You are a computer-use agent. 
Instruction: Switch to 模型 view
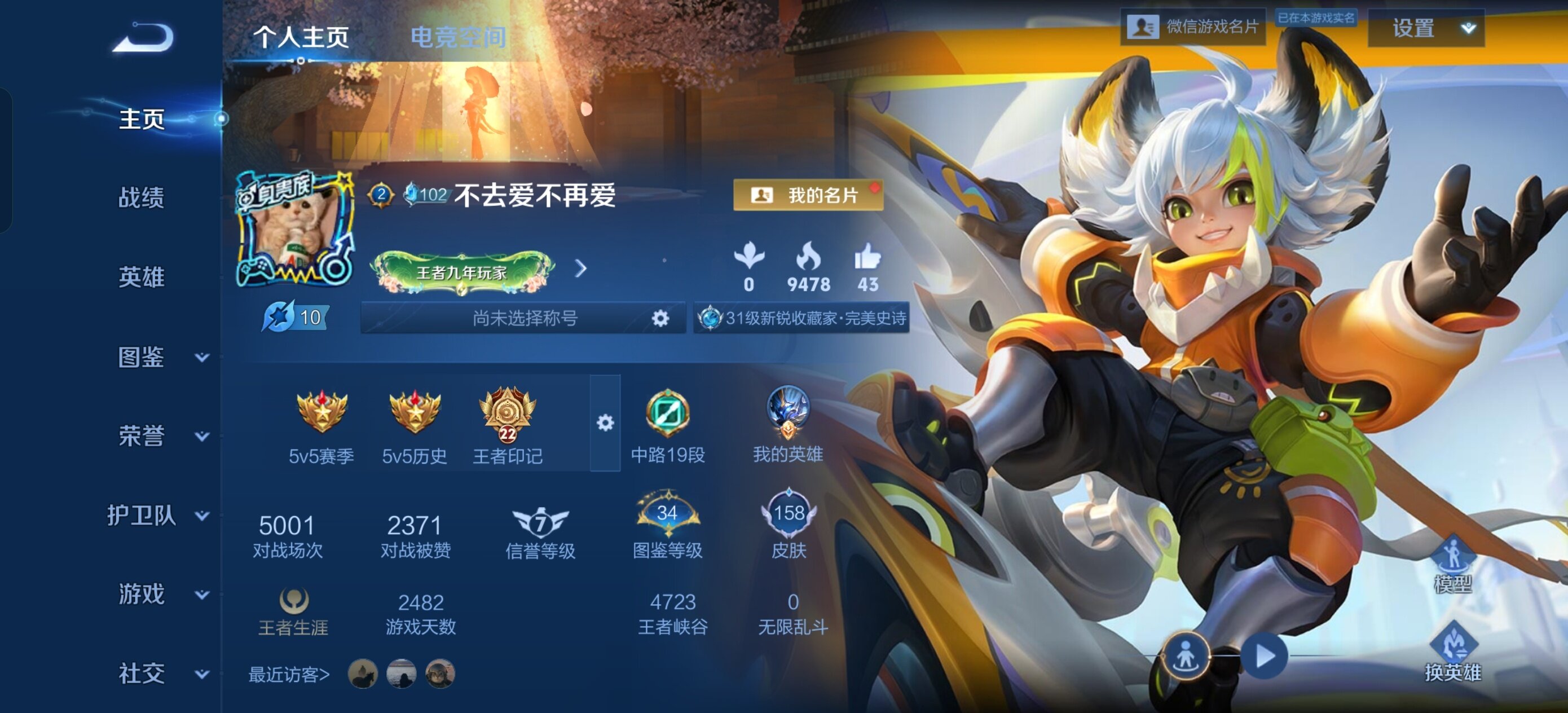pyautogui.click(x=1453, y=564)
